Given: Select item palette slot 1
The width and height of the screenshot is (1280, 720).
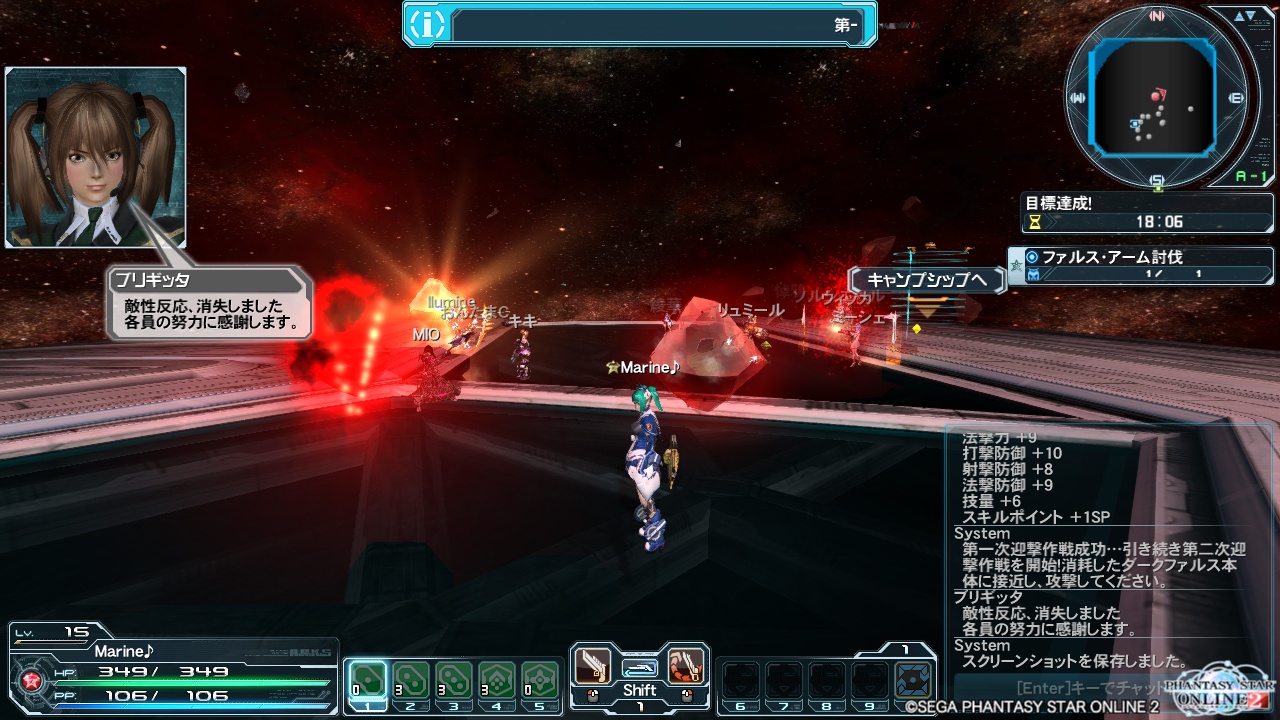Looking at the screenshot, I should click(366, 680).
